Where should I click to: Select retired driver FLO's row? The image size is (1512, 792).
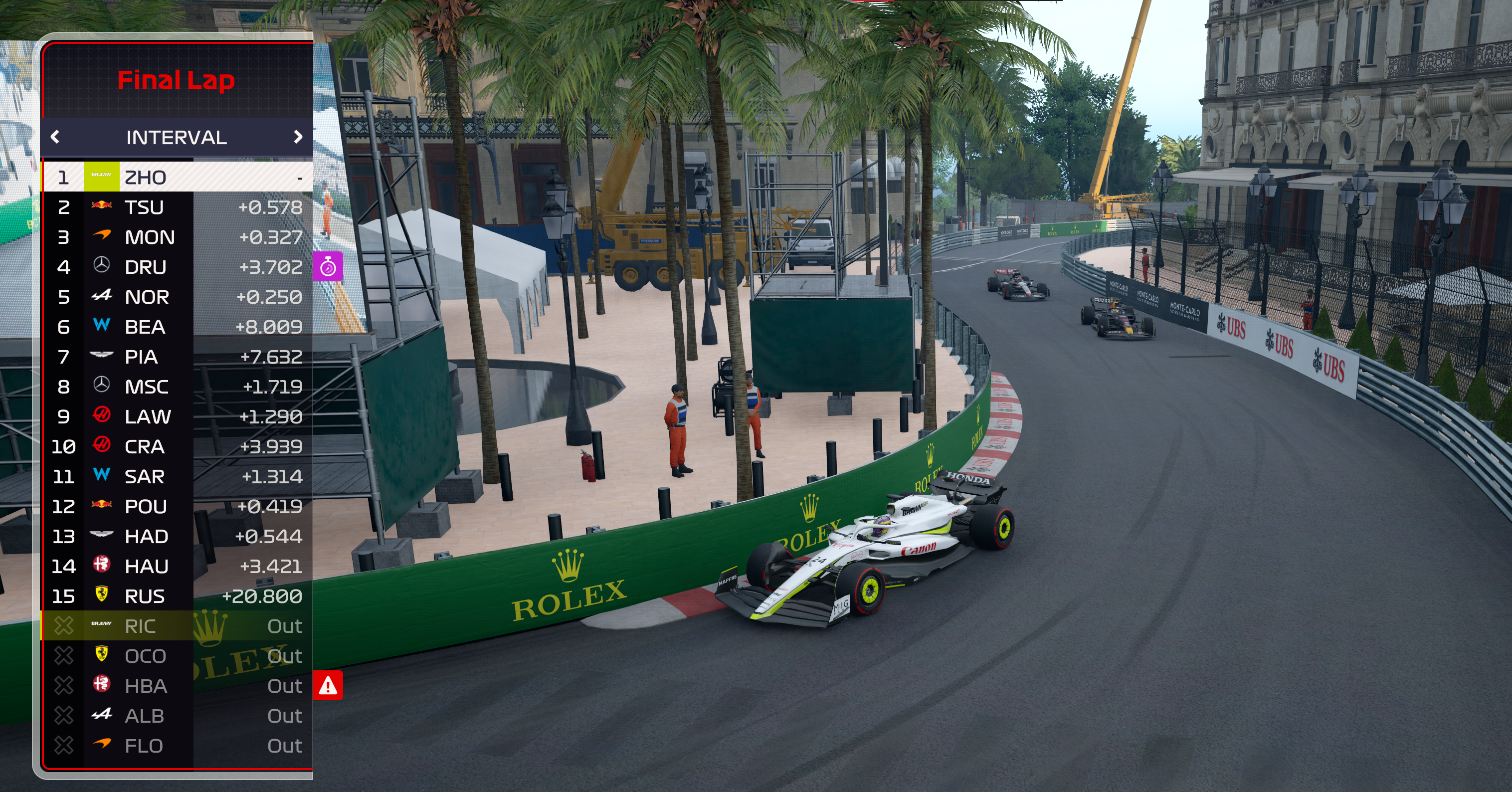[x=176, y=746]
